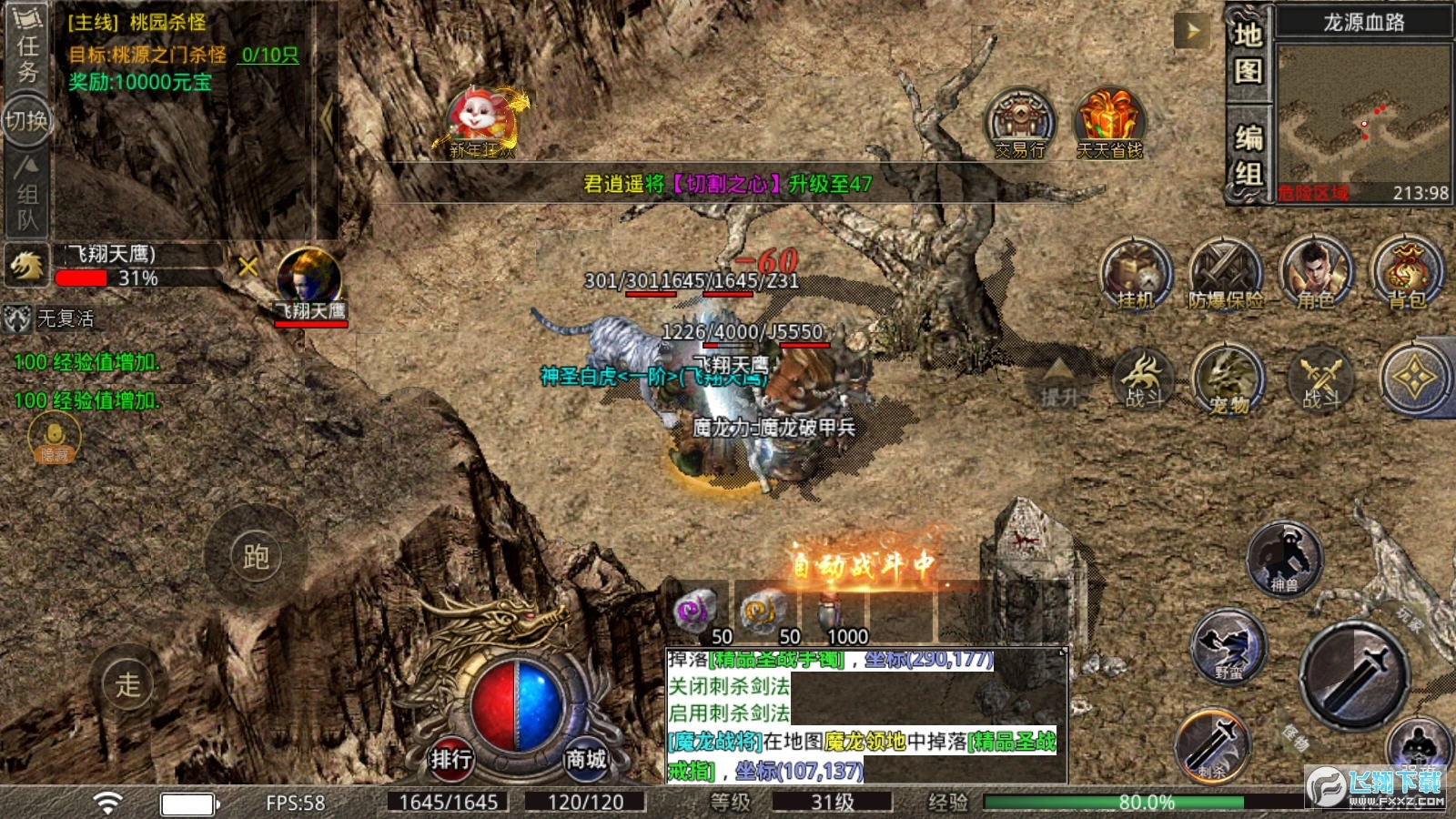Open the 编组 grouping button

[1248, 156]
